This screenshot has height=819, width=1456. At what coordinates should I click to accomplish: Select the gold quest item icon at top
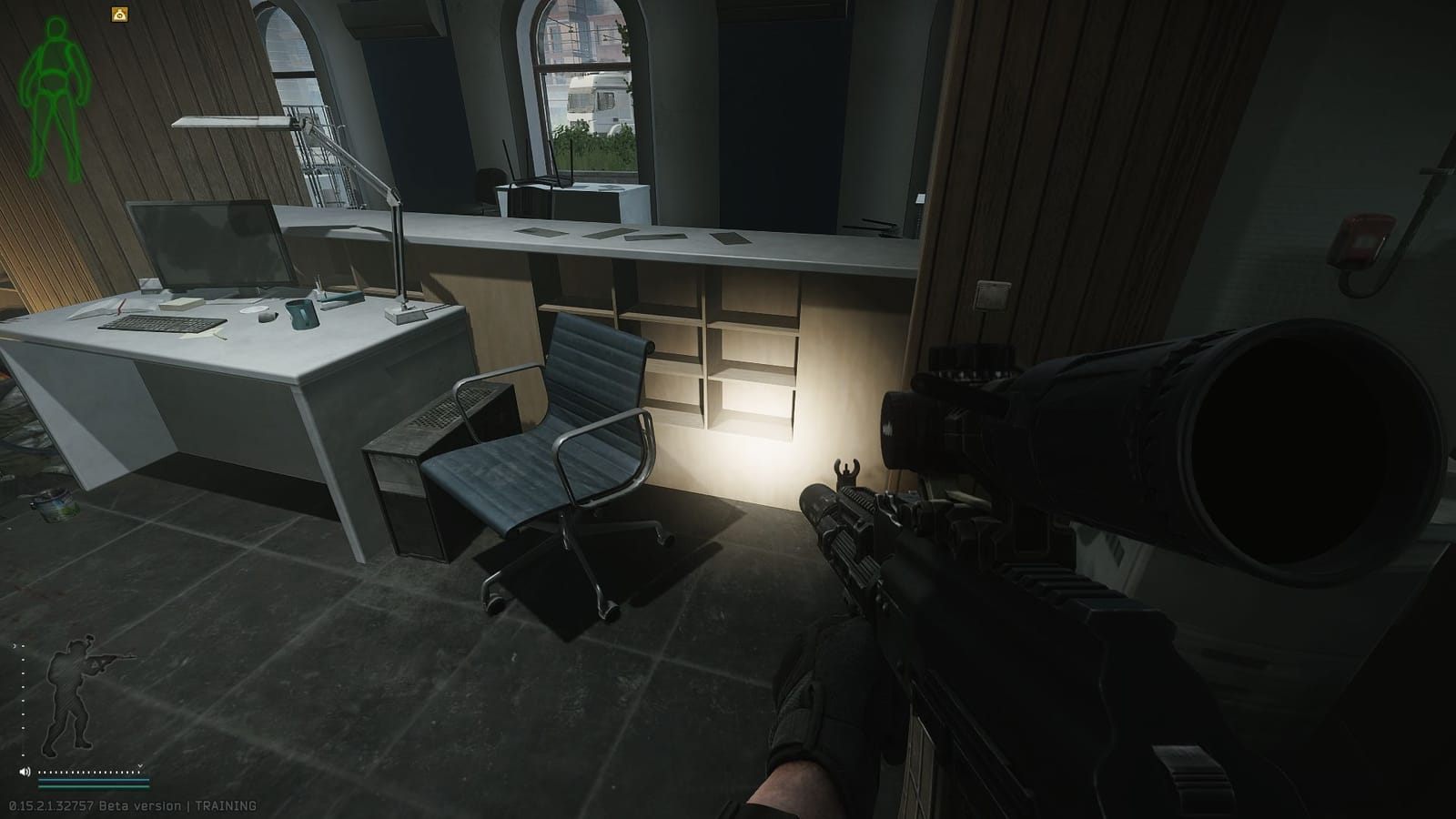point(119,14)
